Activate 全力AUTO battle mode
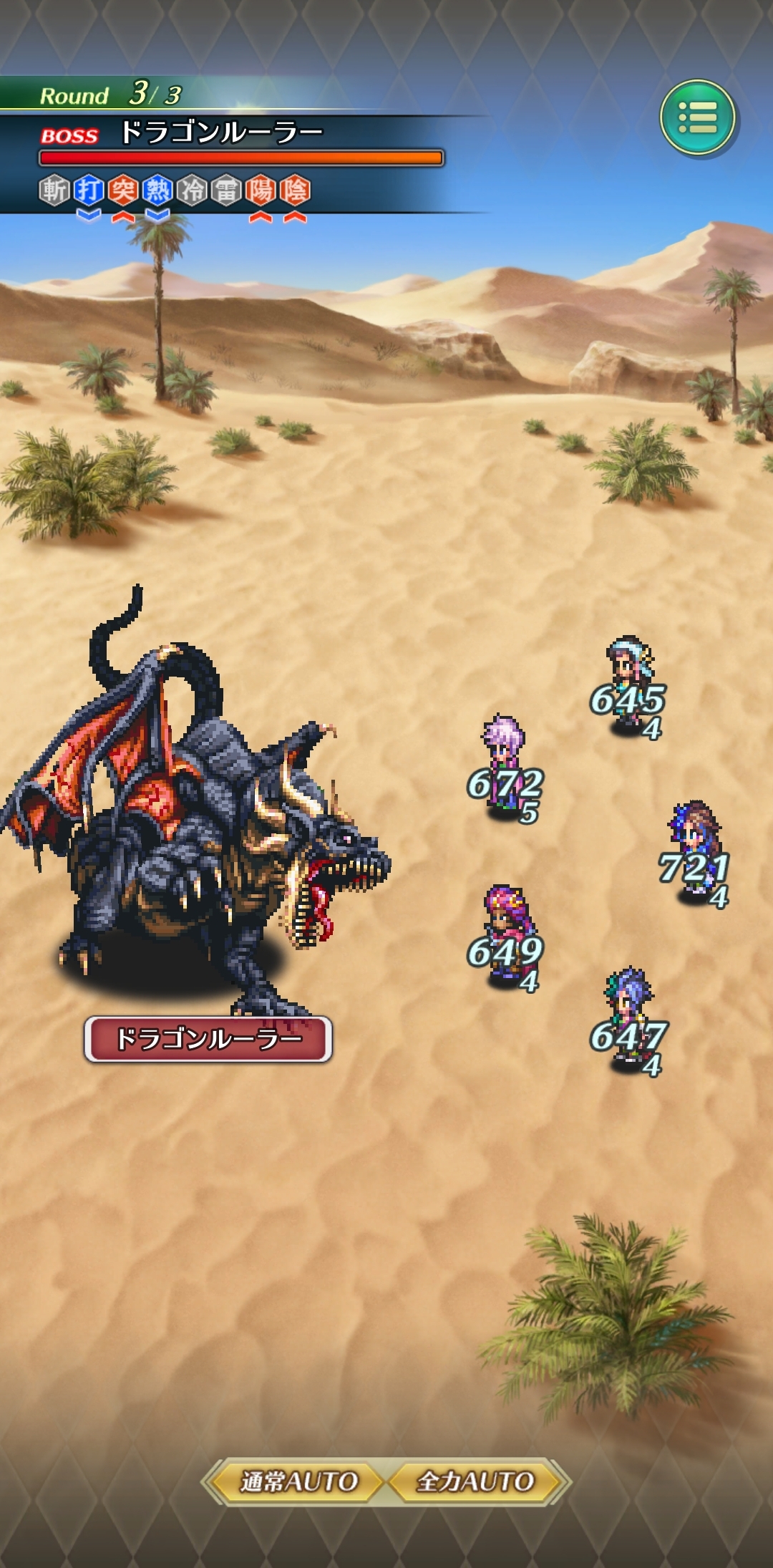 pyautogui.click(x=475, y=1481)
